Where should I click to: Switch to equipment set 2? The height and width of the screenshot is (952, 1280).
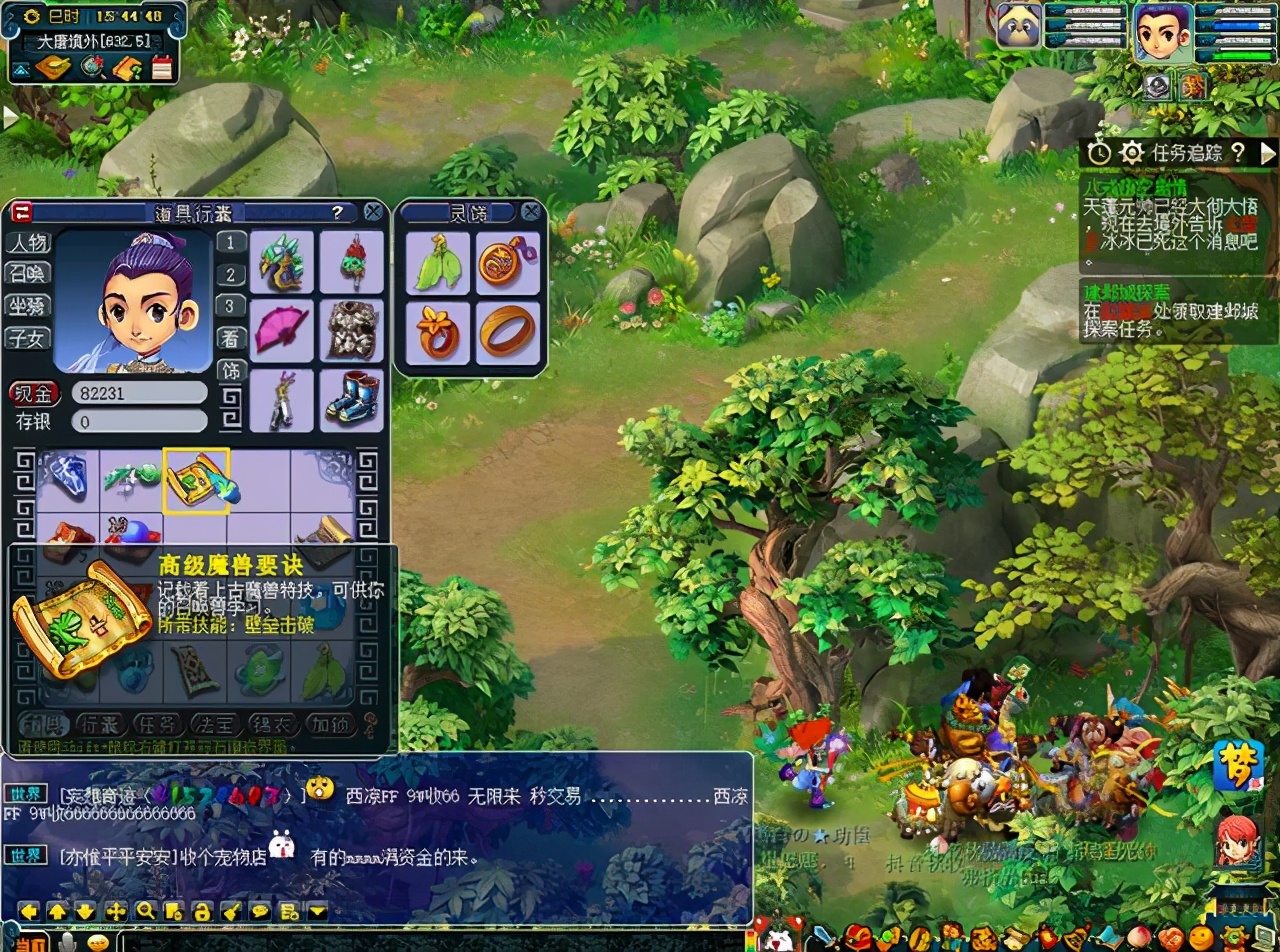pyautogui.click(x=231, y=275)
